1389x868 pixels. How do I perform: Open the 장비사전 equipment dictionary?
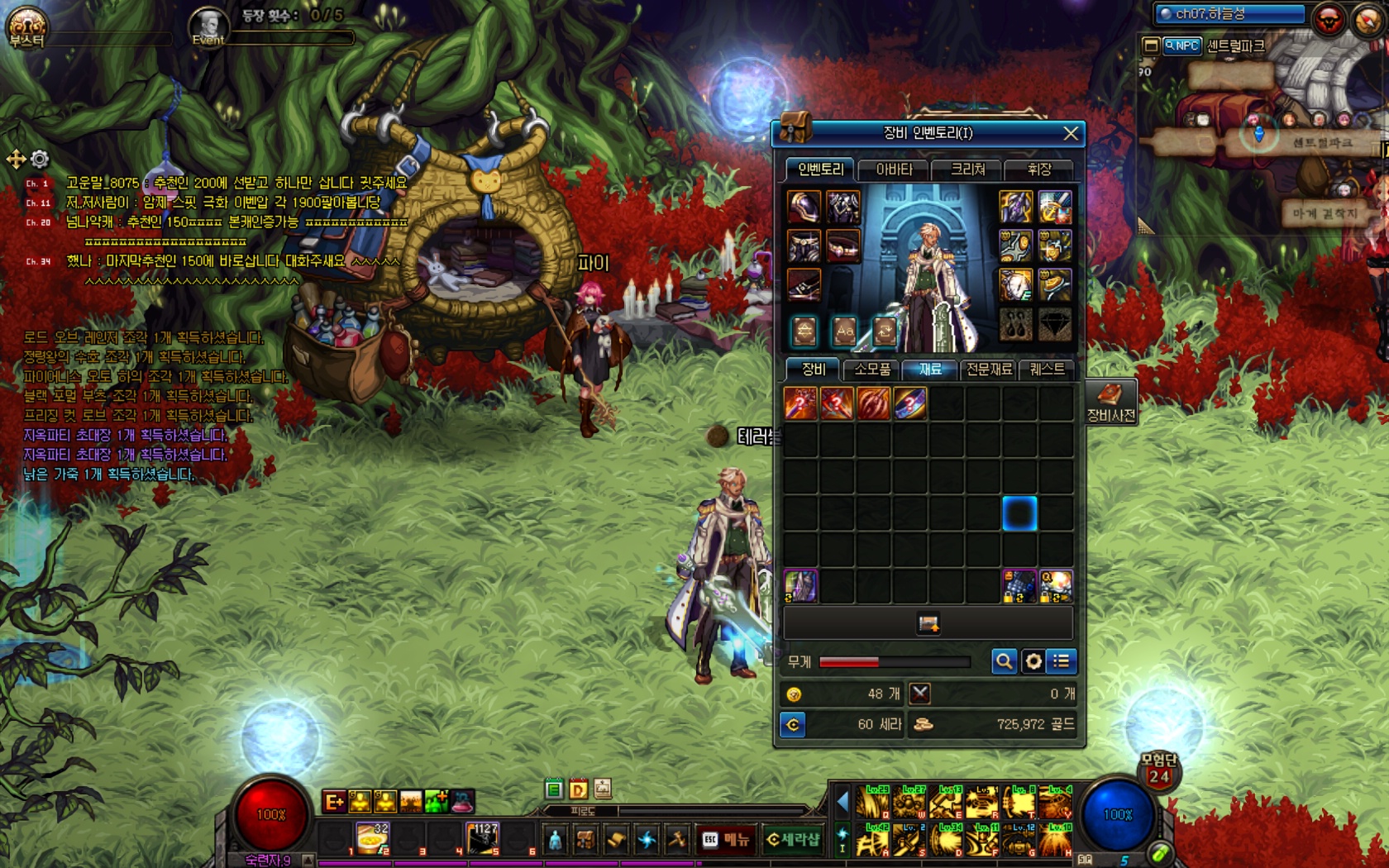tap(1110, 403)
